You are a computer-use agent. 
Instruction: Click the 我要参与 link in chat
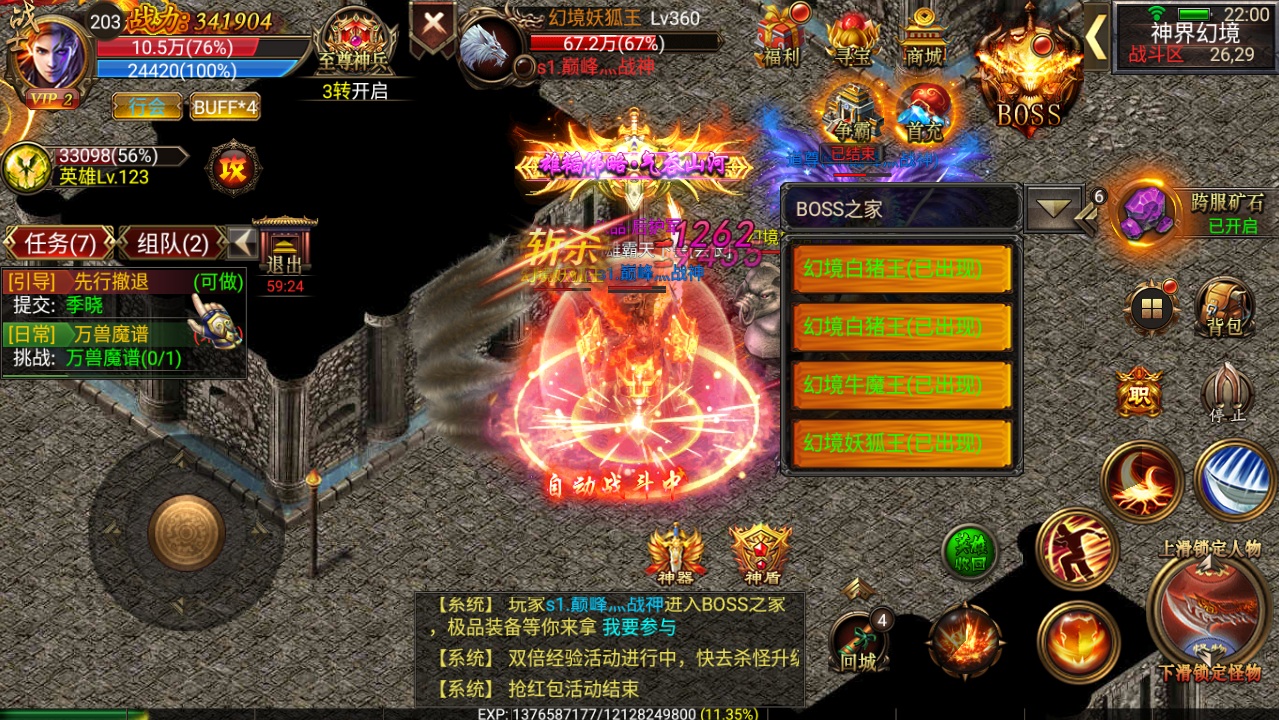(638, 628)
